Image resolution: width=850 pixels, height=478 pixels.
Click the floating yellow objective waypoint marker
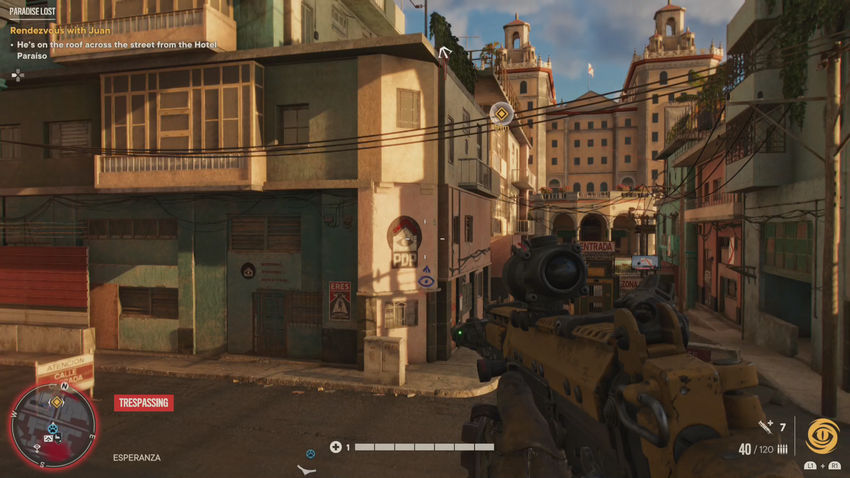tap(501, 114)
